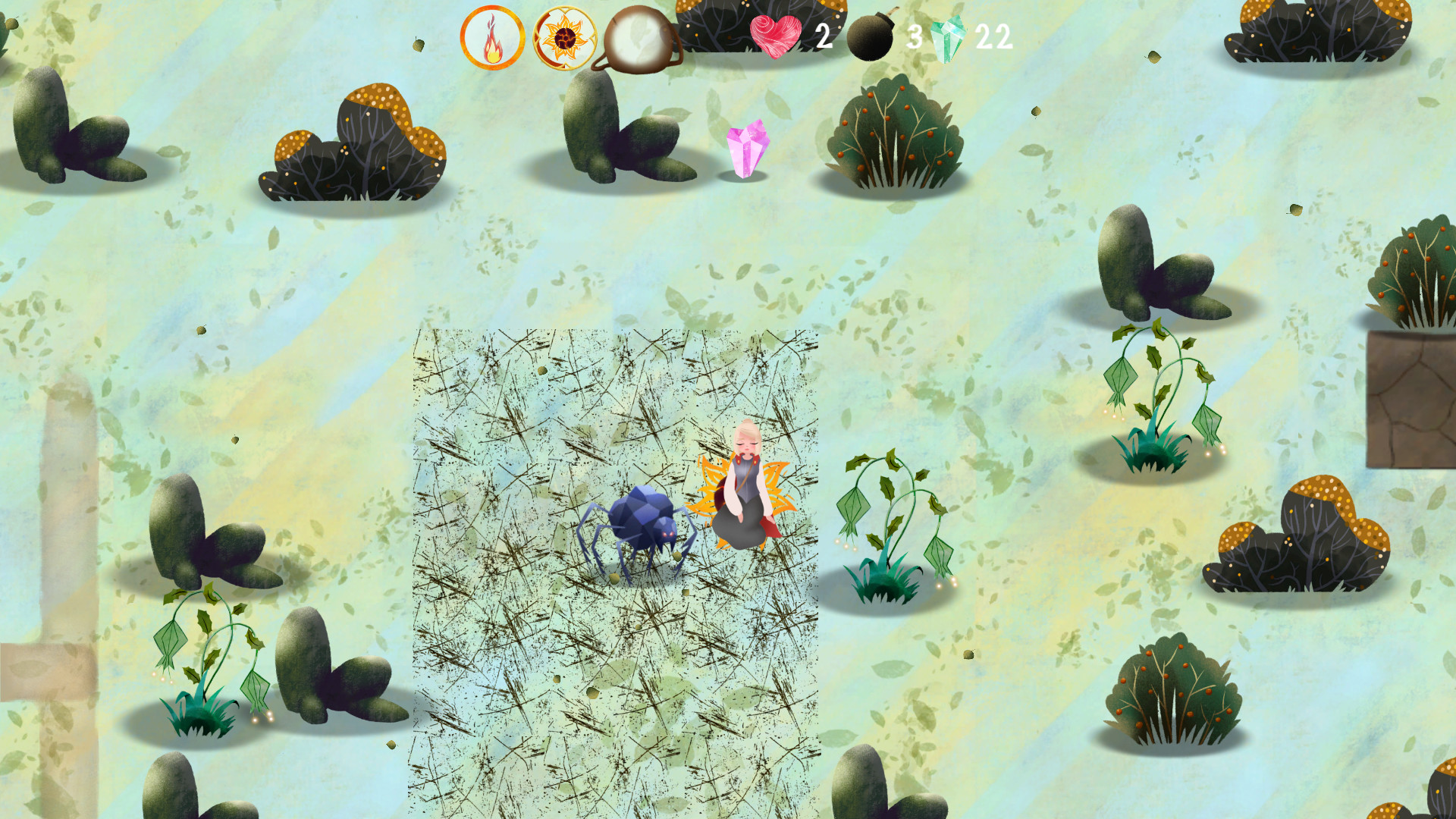Select the fire spell icon
Screen dimensions: 1456x819
[493, 36]
